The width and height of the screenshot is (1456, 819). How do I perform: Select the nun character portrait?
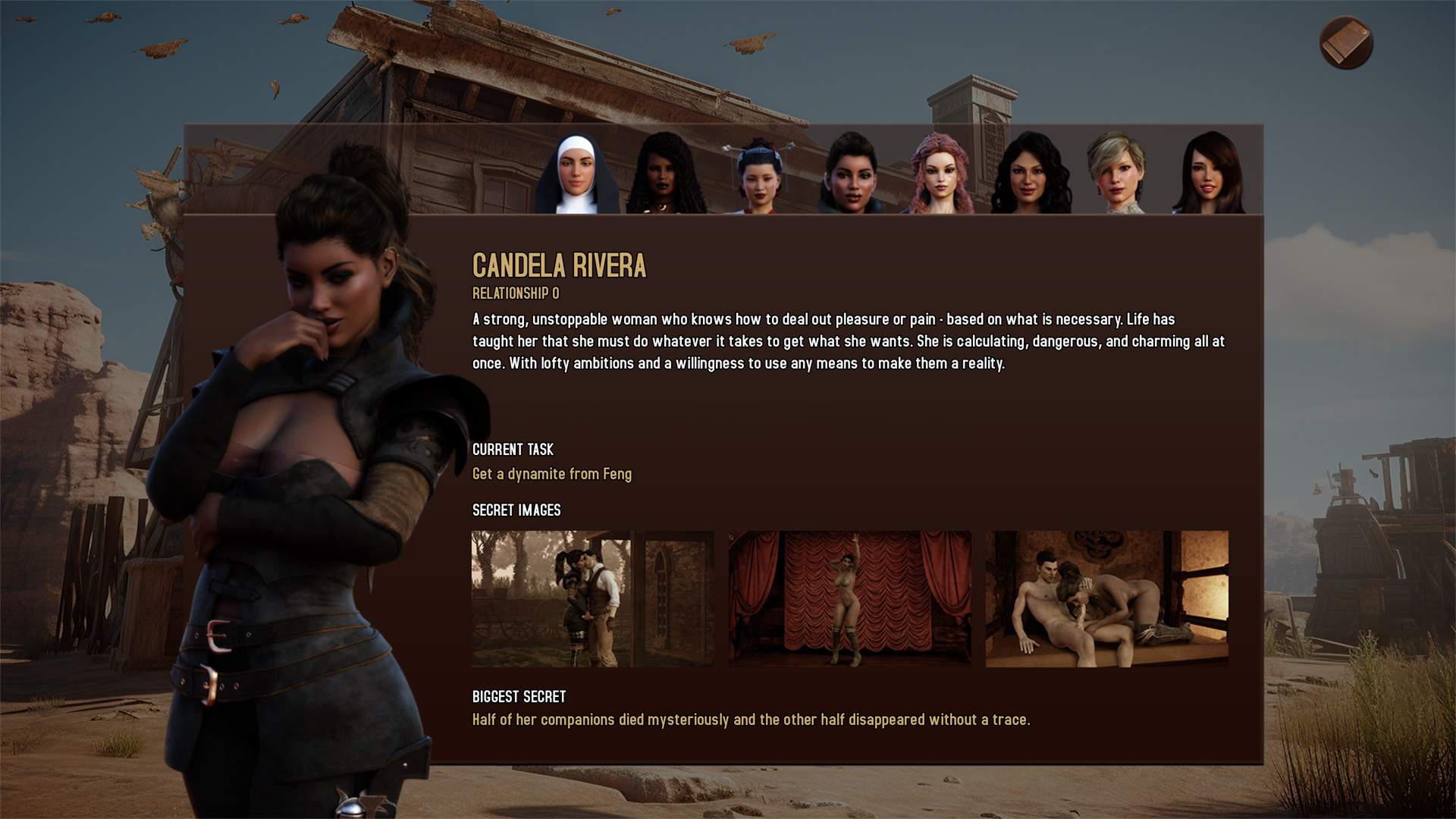coord(576,174)
